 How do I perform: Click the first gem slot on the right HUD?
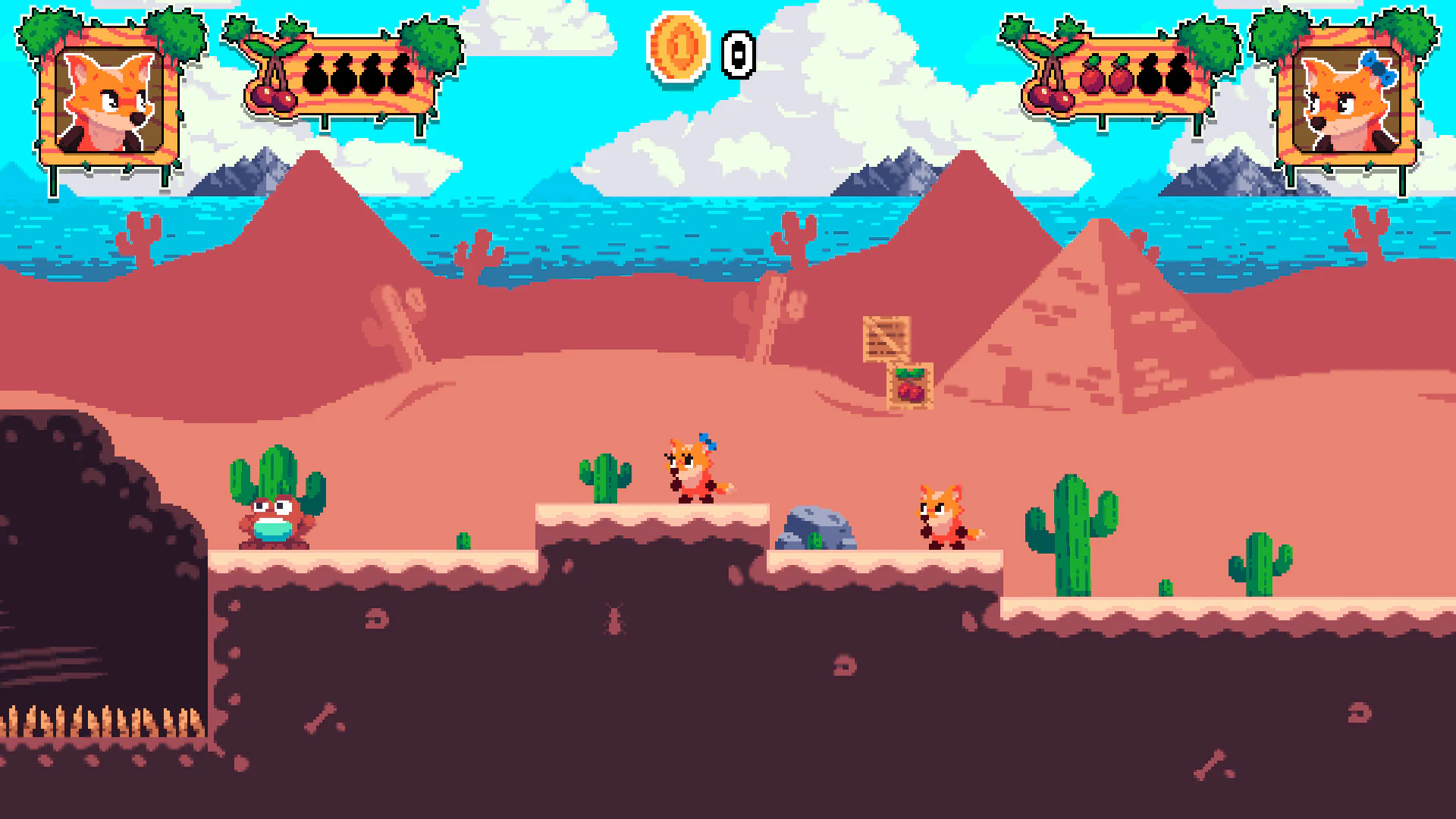(1092, 76)
